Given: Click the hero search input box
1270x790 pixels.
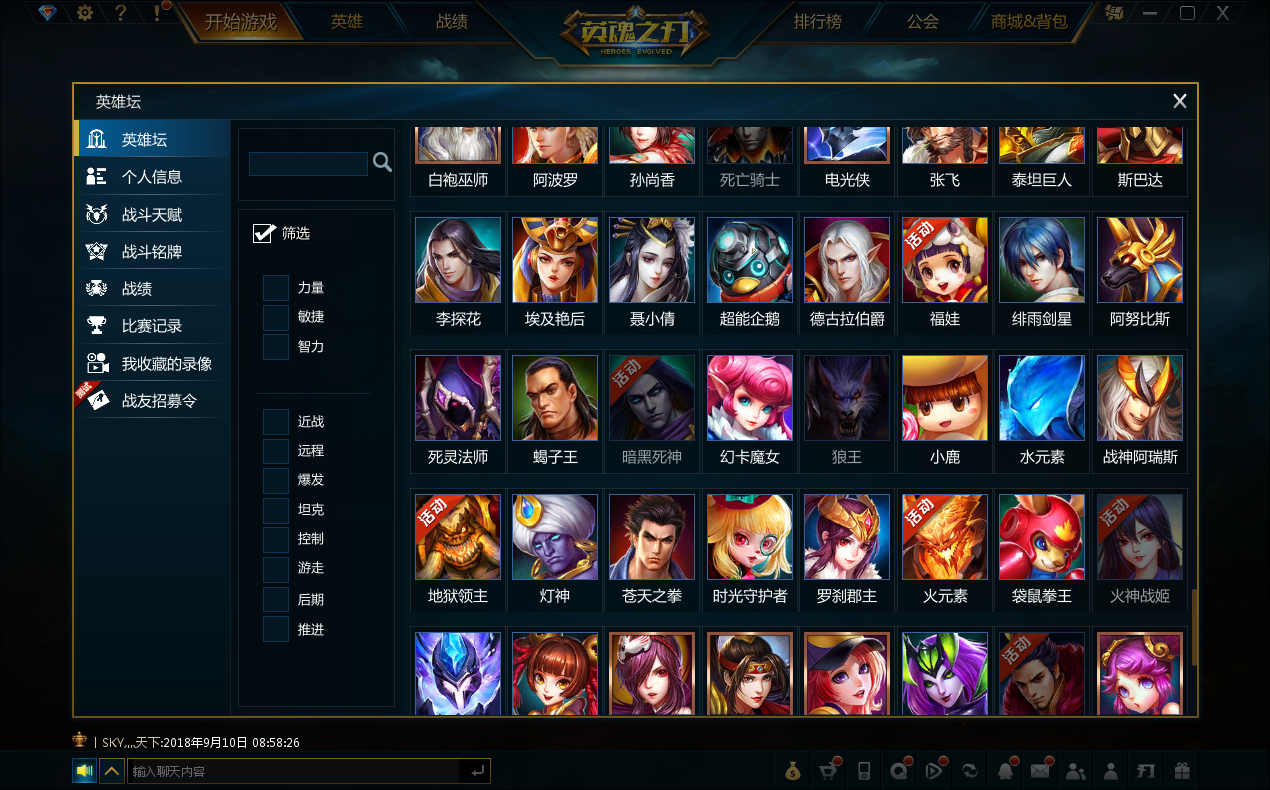Looking at the screenshot, I should click(x=308, y=163).
